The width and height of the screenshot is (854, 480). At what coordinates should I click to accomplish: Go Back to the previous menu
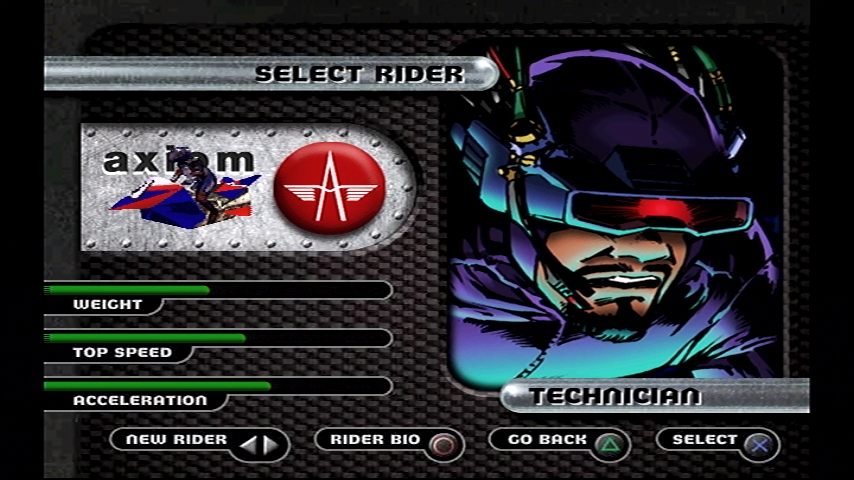click(x=560, y=442)
